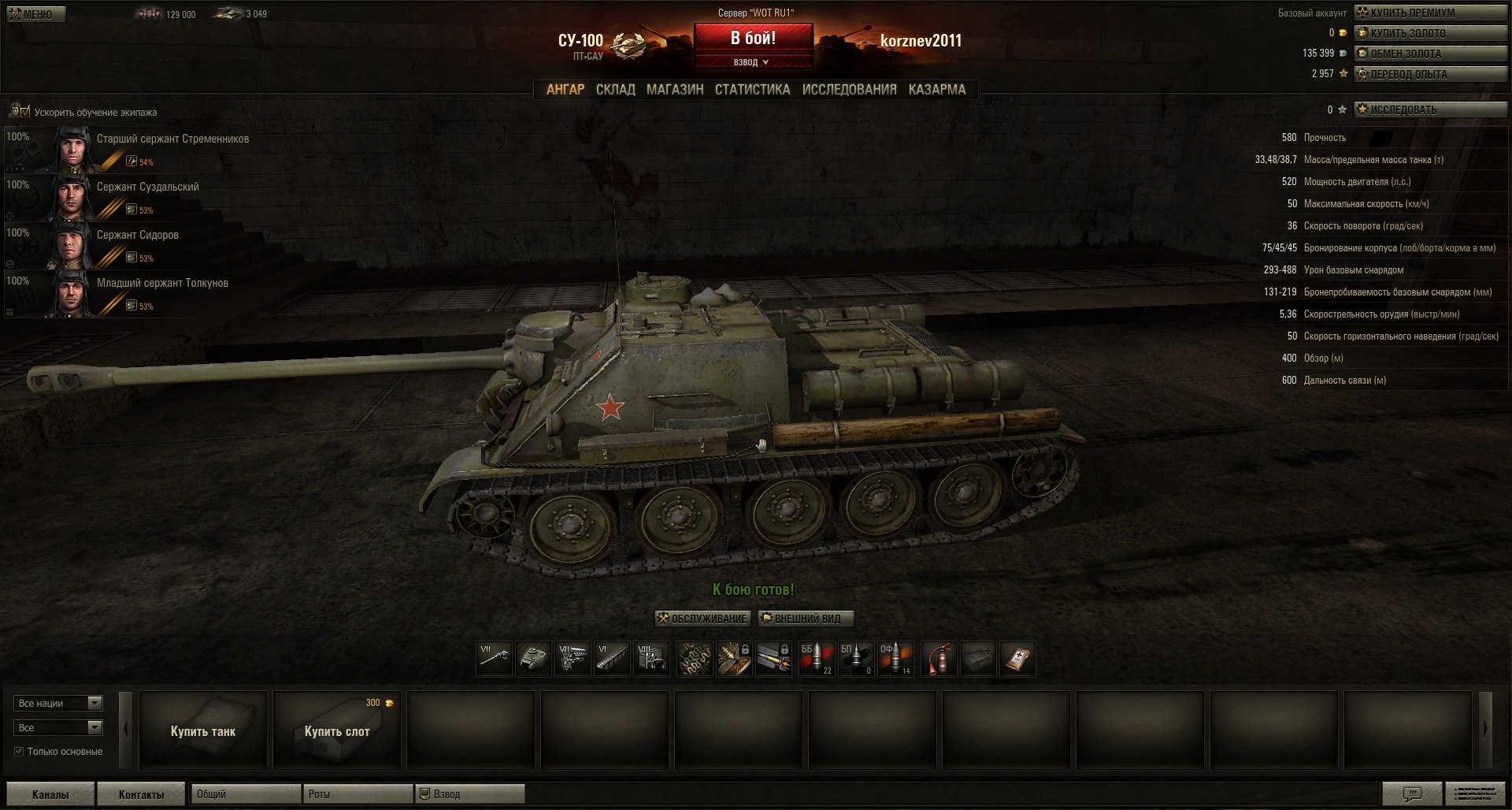1512x810 pixels.
Task: Open the 'МАГАЗИН' tab
Action: [675, 90]
